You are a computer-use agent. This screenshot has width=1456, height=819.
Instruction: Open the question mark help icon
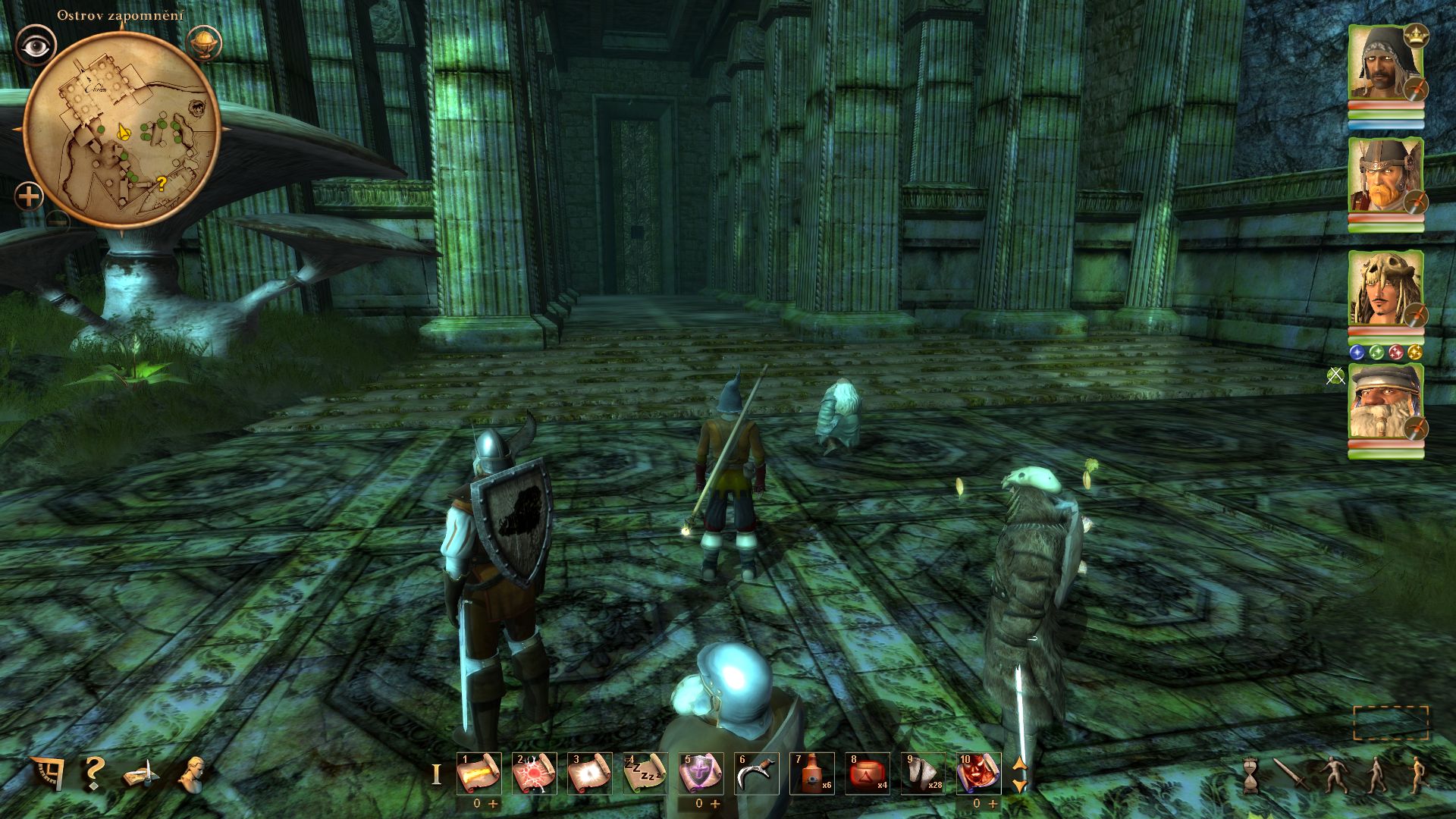93,773
